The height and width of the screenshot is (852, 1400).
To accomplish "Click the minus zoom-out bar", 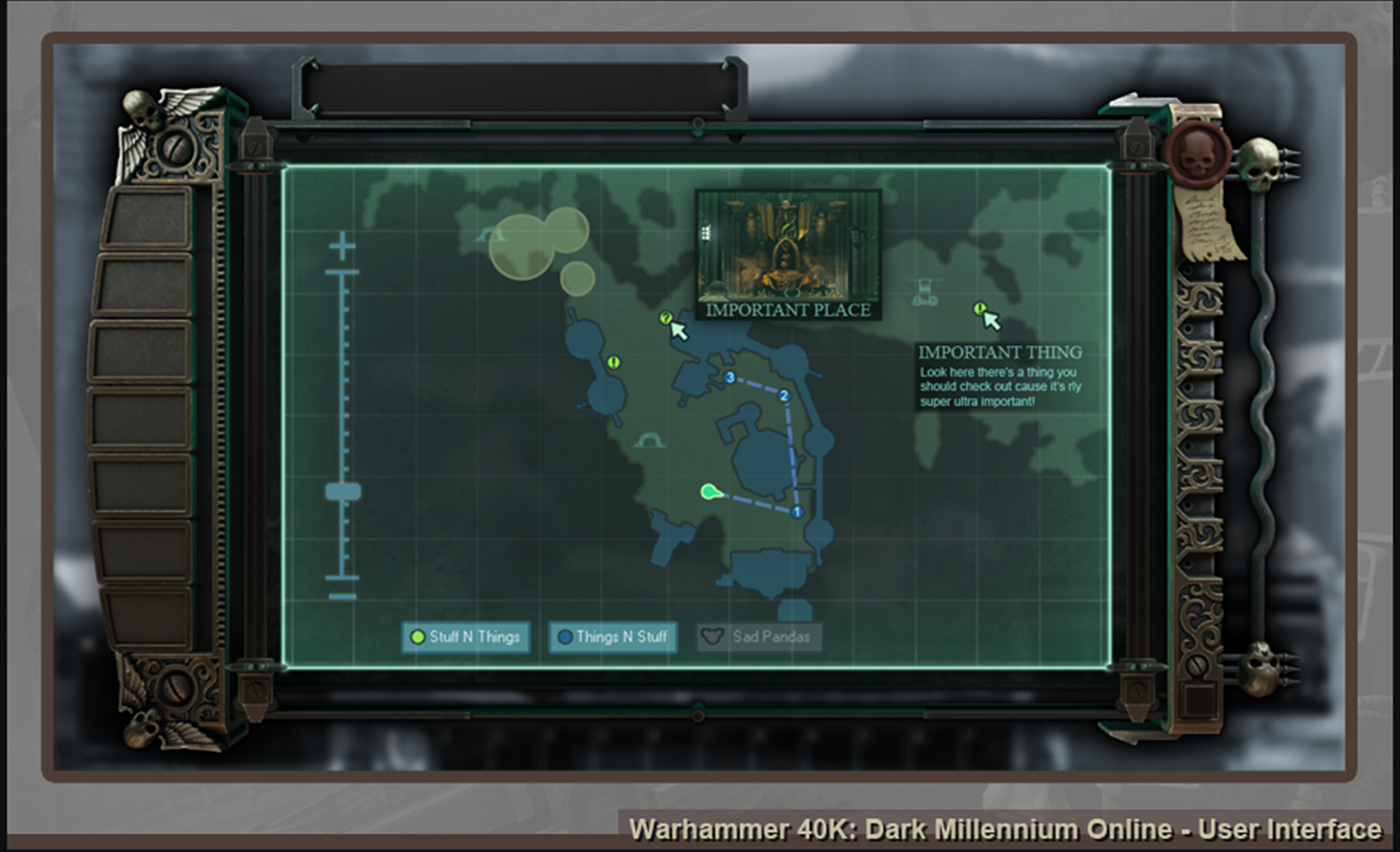I will tap(342, 596).
